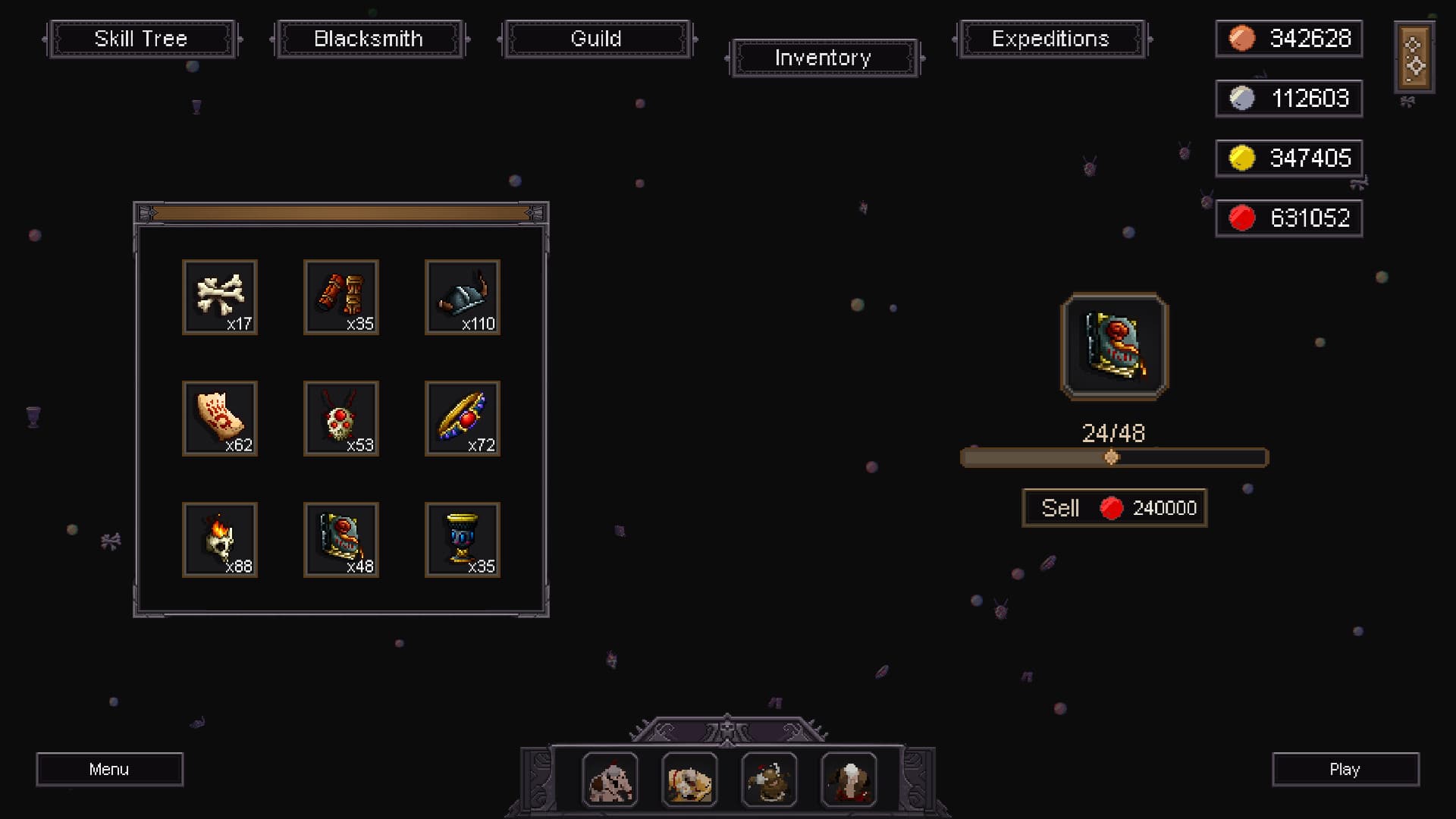The image size is (1456, 819).
Task: Open the scroll map icon top right
Action: [x=1414, y=58]
